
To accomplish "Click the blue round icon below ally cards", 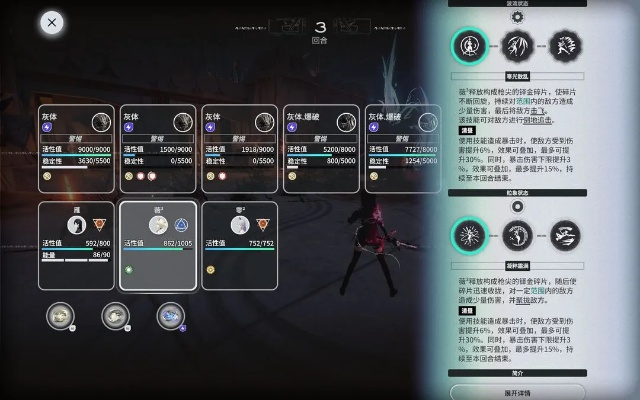I will click(x=170, y=315).
